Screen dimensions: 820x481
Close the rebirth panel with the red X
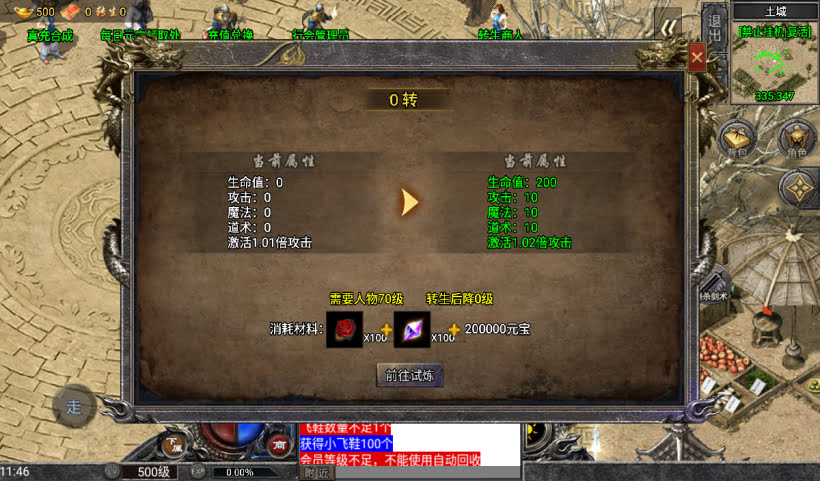point(697,58)
